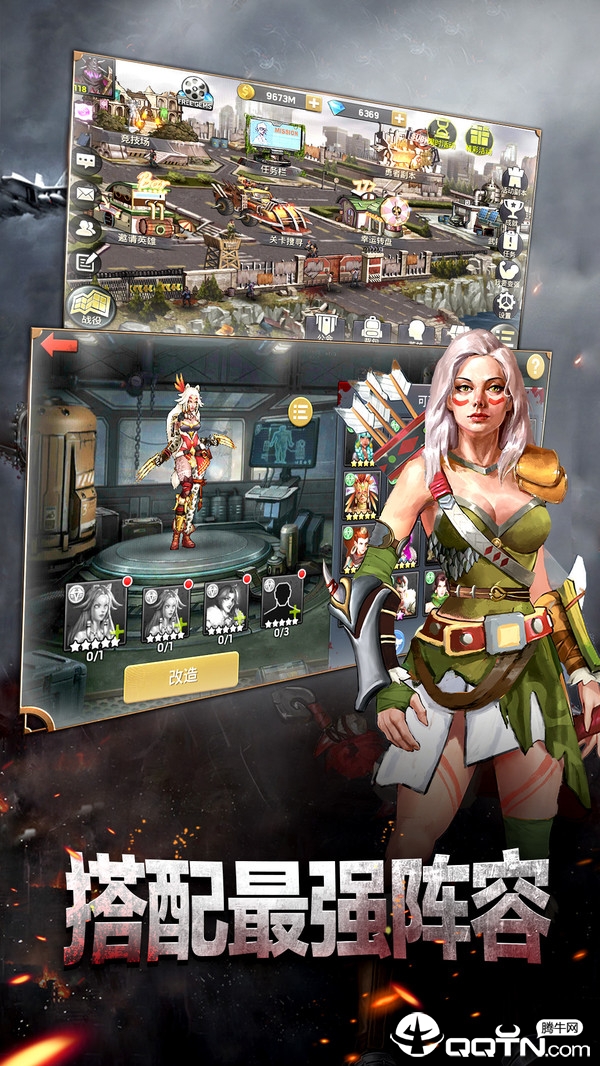Open the yellow list icon in lab

coord(299,410)
